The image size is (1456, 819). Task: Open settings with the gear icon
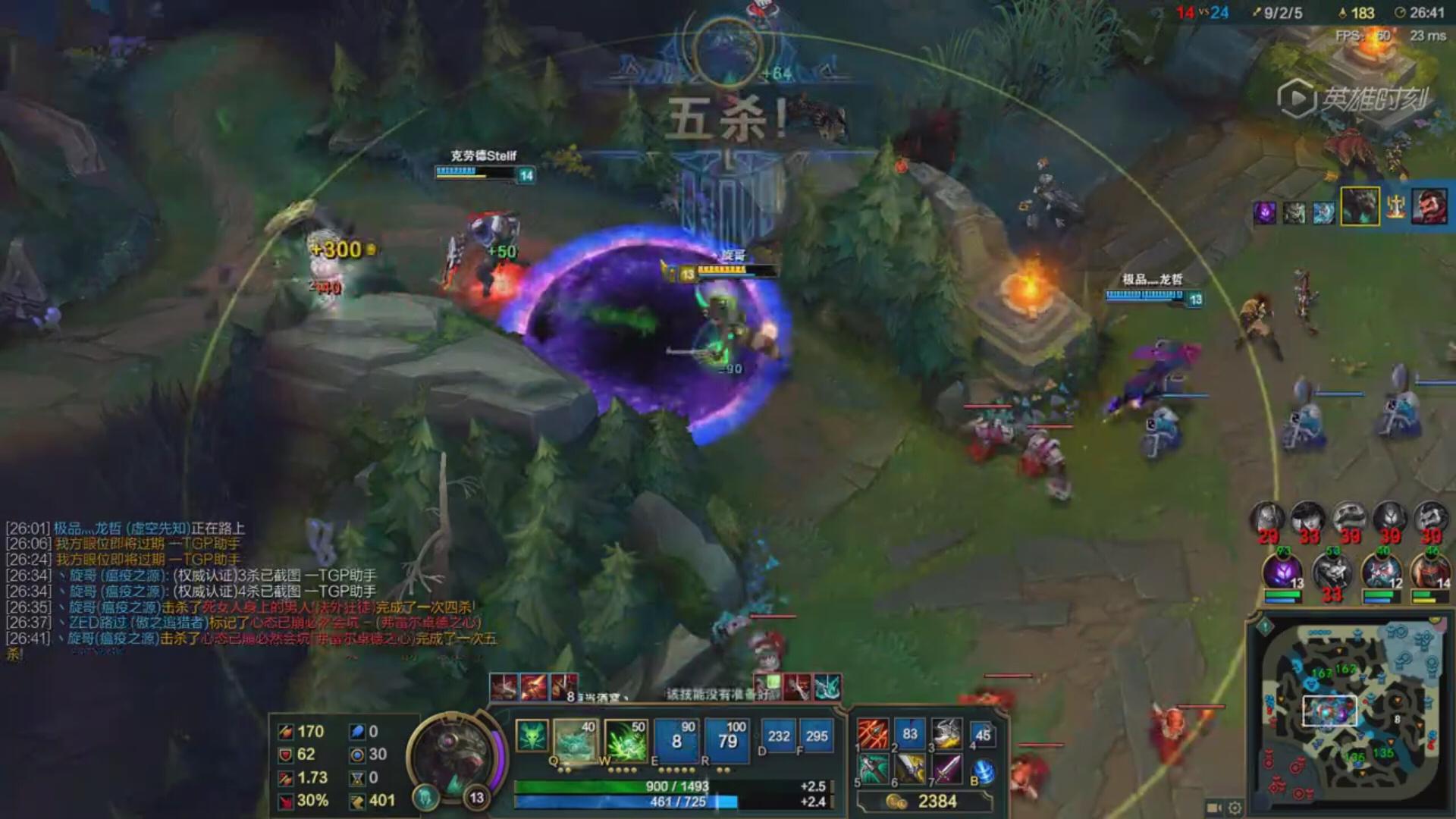1235,808
